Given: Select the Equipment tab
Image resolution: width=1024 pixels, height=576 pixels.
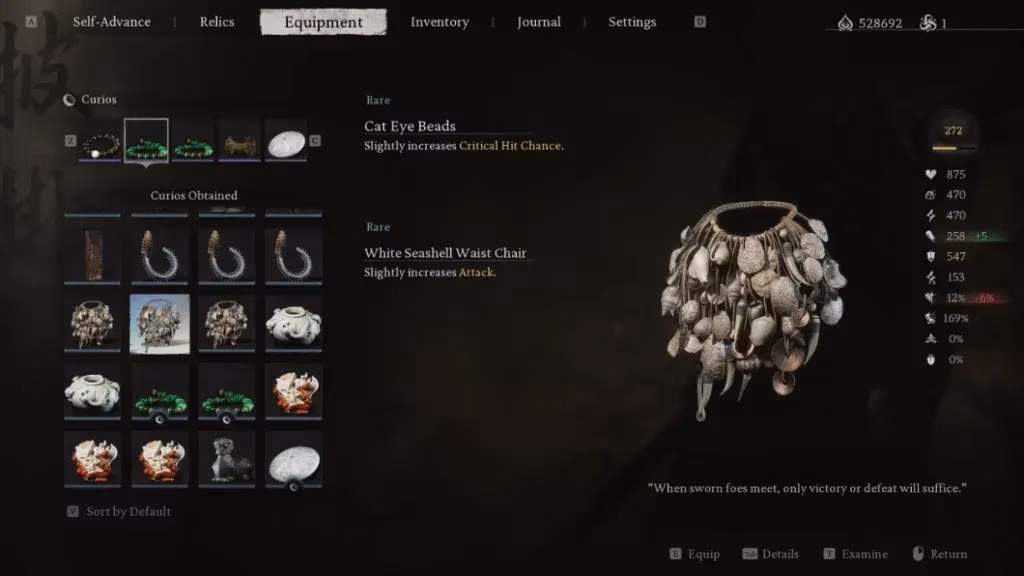Looking at the screenshot, I should click(323, 22).
